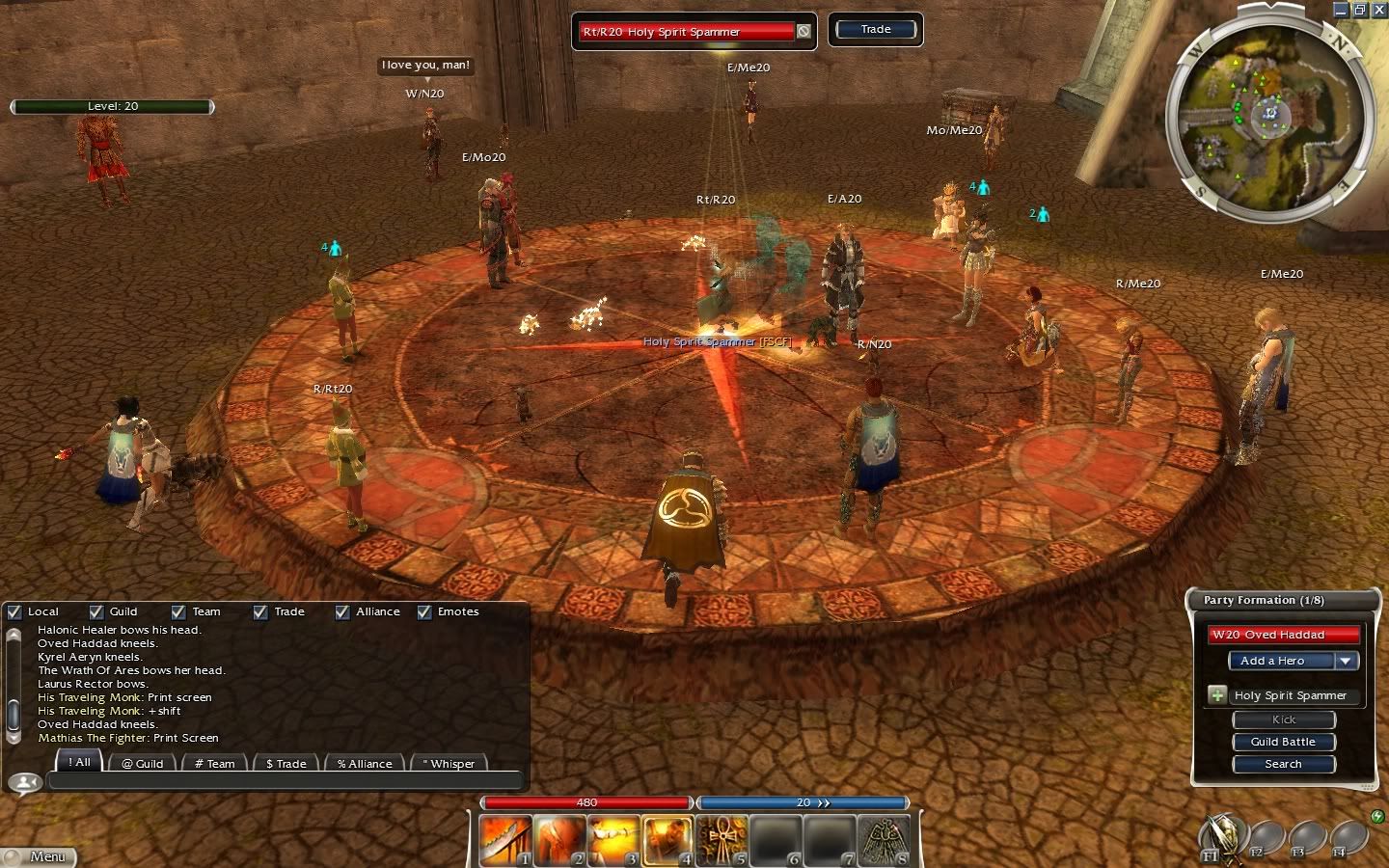
Task: Click the Guild Battle button
Action: [x=1283, y=742]
